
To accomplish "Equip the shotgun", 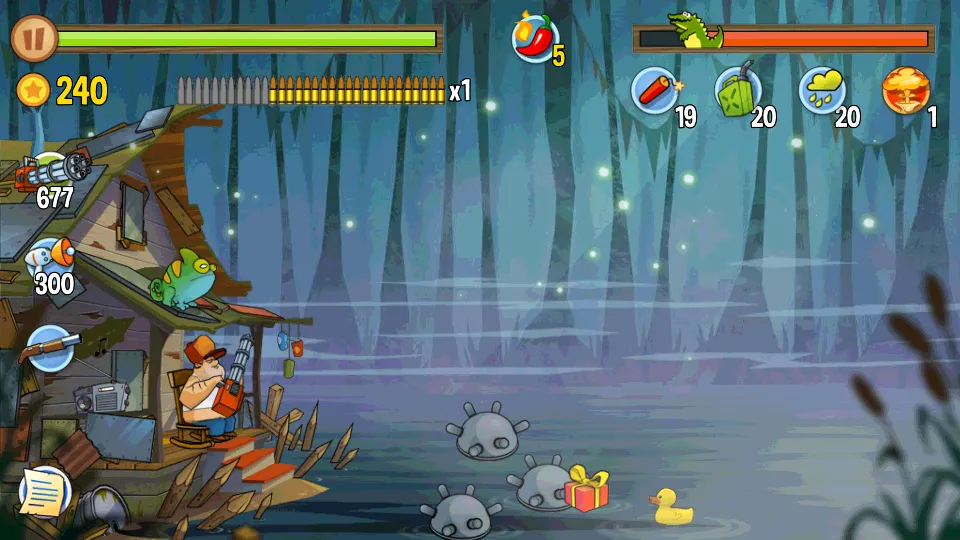I will coord(51,347).
